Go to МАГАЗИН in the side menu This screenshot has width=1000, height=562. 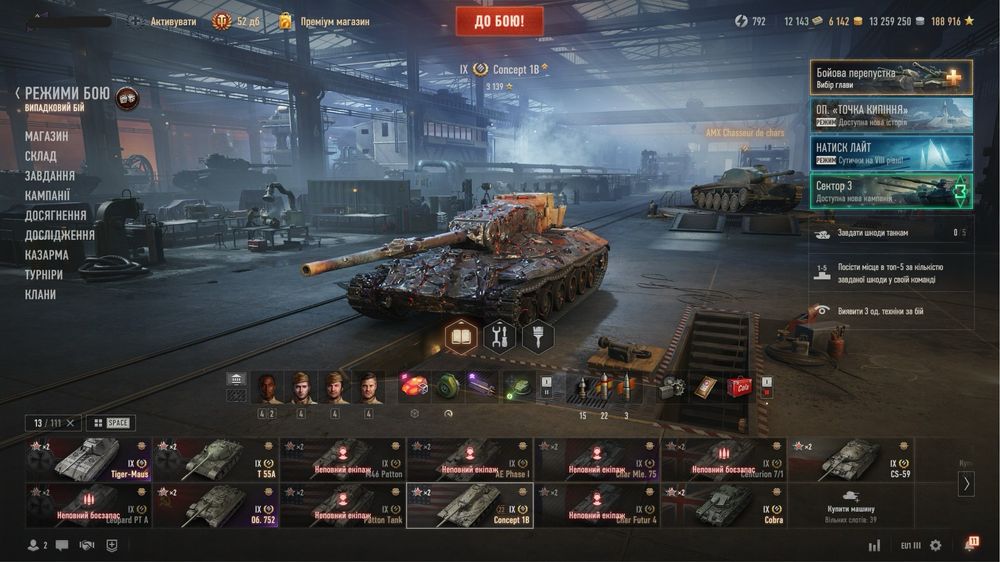(x=47, y=136)
